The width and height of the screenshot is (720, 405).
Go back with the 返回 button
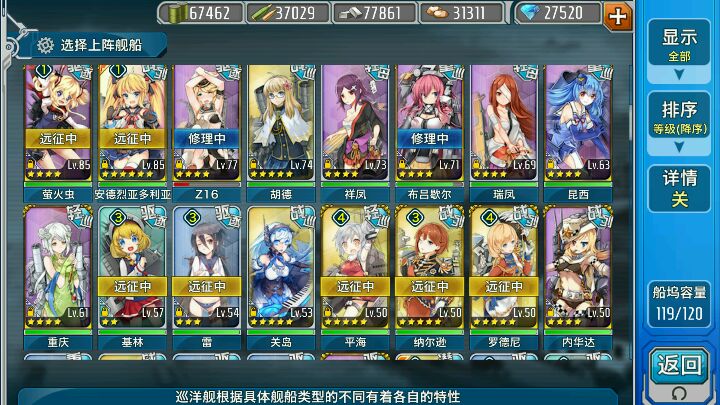coord(679,369)
